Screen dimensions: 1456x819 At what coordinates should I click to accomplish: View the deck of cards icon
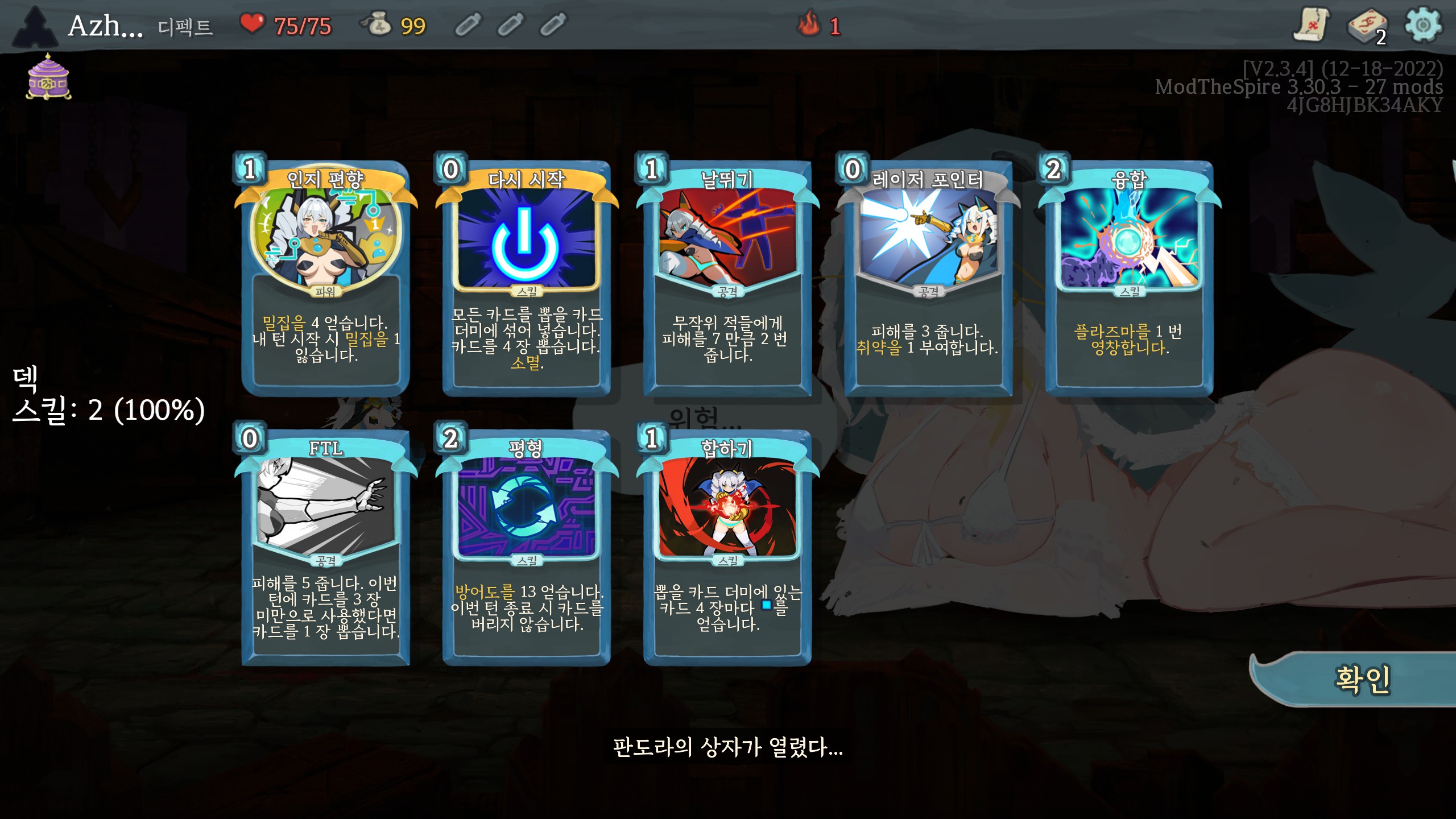[x=1366, y=26]
